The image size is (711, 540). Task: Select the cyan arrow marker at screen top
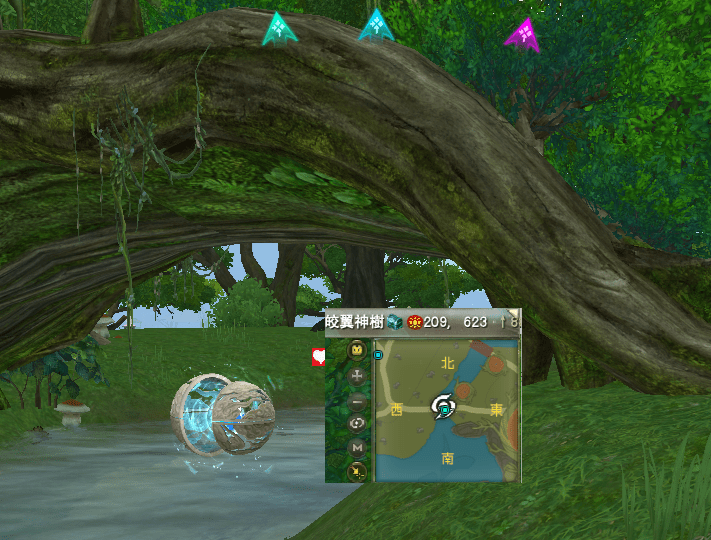pos(376,26)
